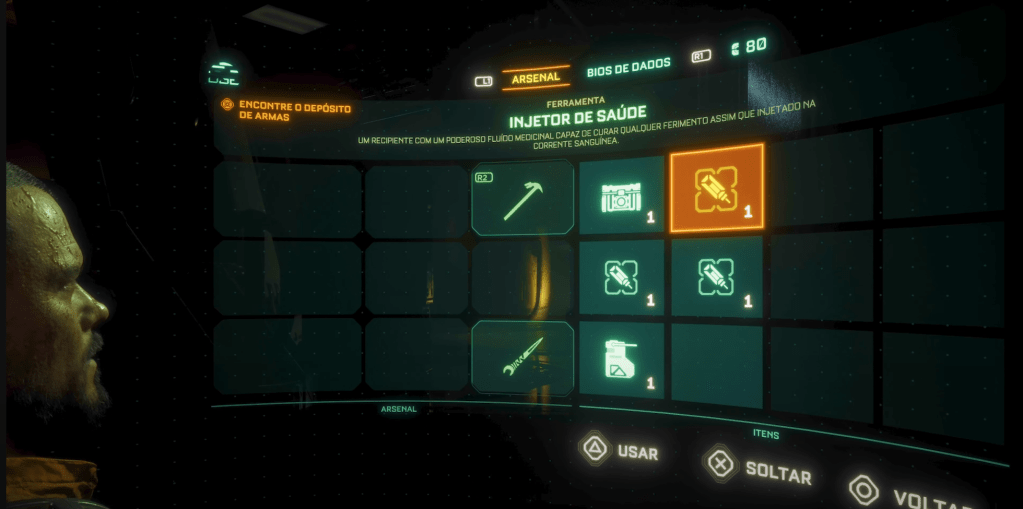Click the Usar action button
This screenshot has height=509, width=1023.
620,451
